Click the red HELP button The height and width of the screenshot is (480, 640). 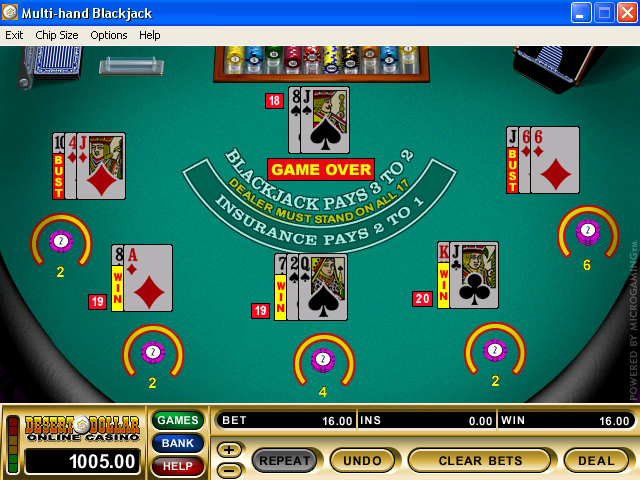pos(178,466)
